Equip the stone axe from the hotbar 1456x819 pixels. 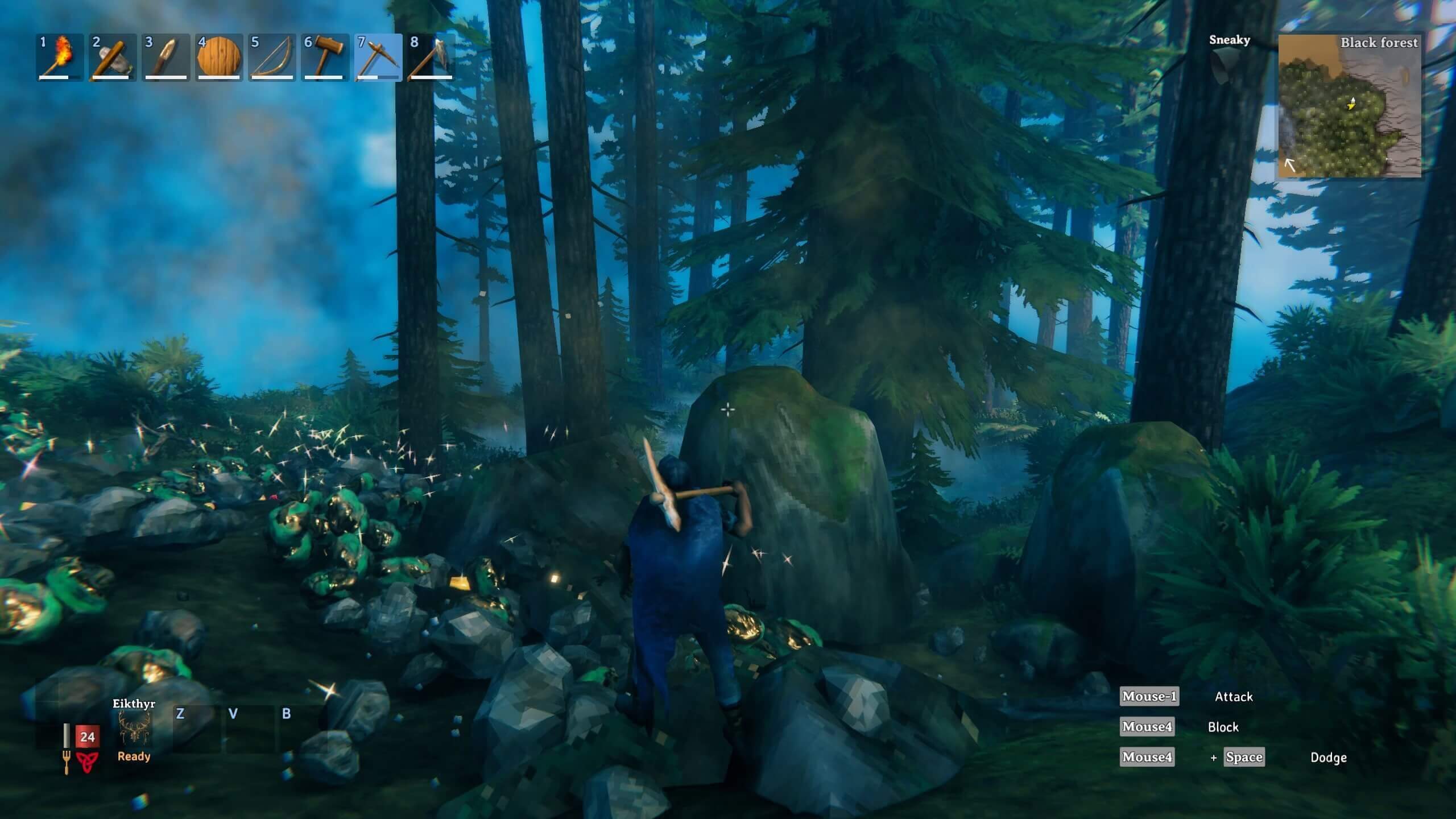point(112,57)
